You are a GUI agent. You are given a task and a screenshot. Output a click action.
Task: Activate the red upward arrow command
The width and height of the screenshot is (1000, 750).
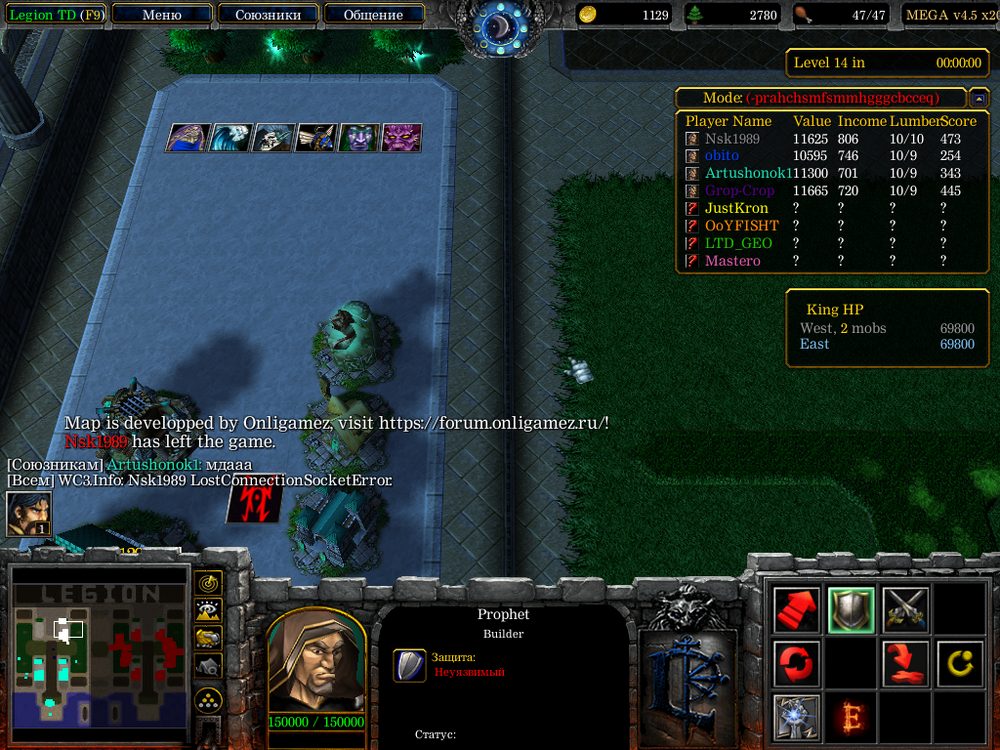[x=796, y=609]
